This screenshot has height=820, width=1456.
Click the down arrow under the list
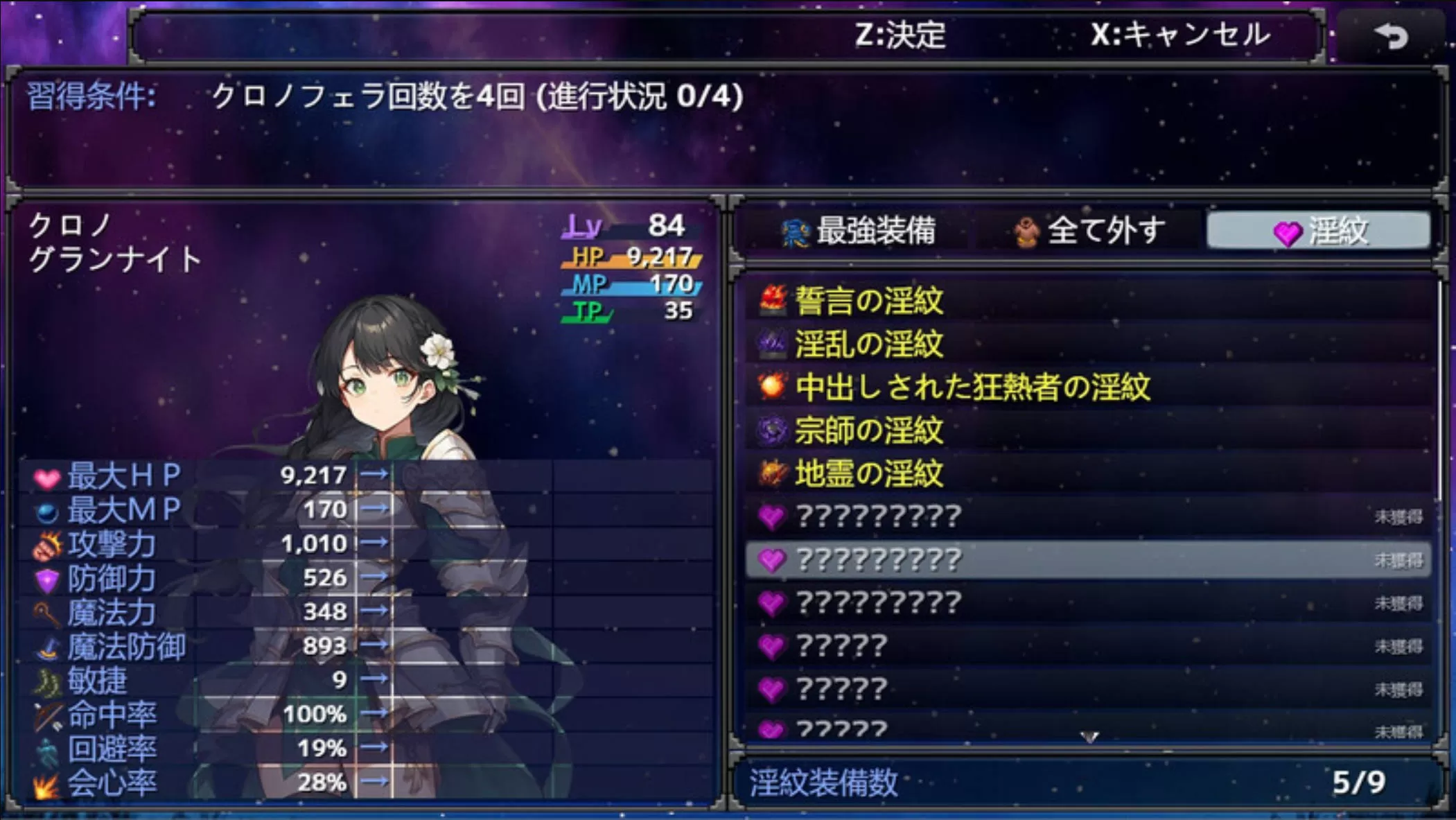pyautogui.click(x=1089, y=737)
